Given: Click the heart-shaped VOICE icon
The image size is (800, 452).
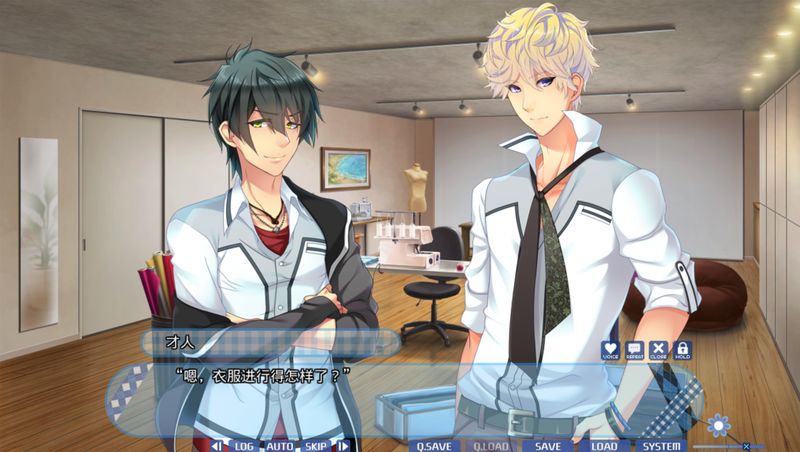Looking at the screenshot, I should click(x=610, y=349).
